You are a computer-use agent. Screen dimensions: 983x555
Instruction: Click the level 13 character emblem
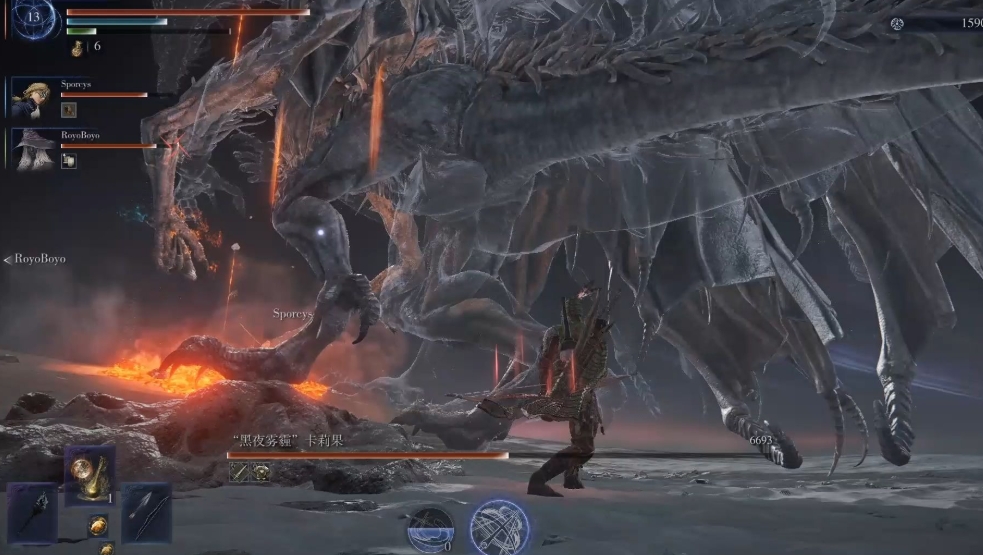[35, 18]
